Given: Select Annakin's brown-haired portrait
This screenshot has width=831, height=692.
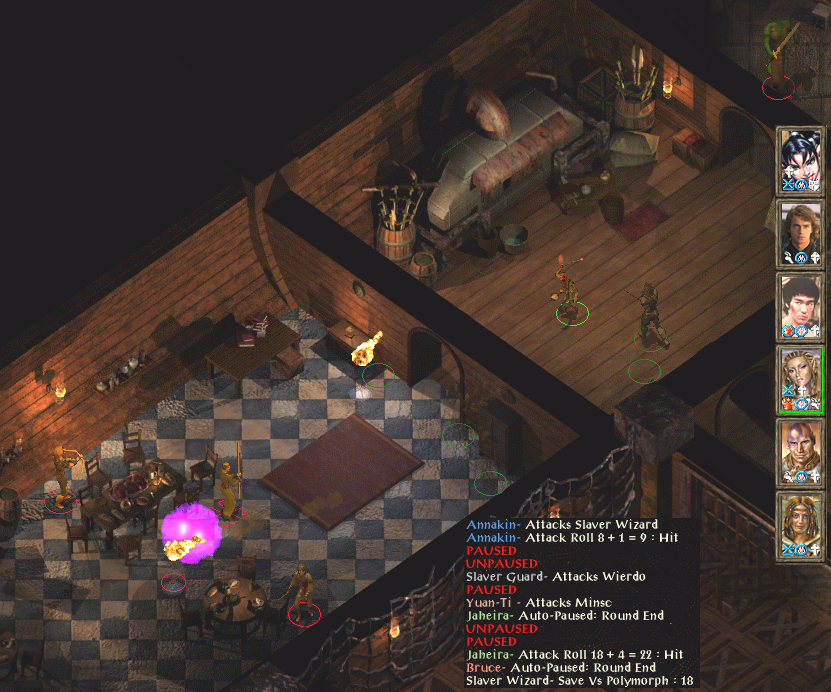Looking at the screenshot, I should pyautogui.click(x=801, y=231).
